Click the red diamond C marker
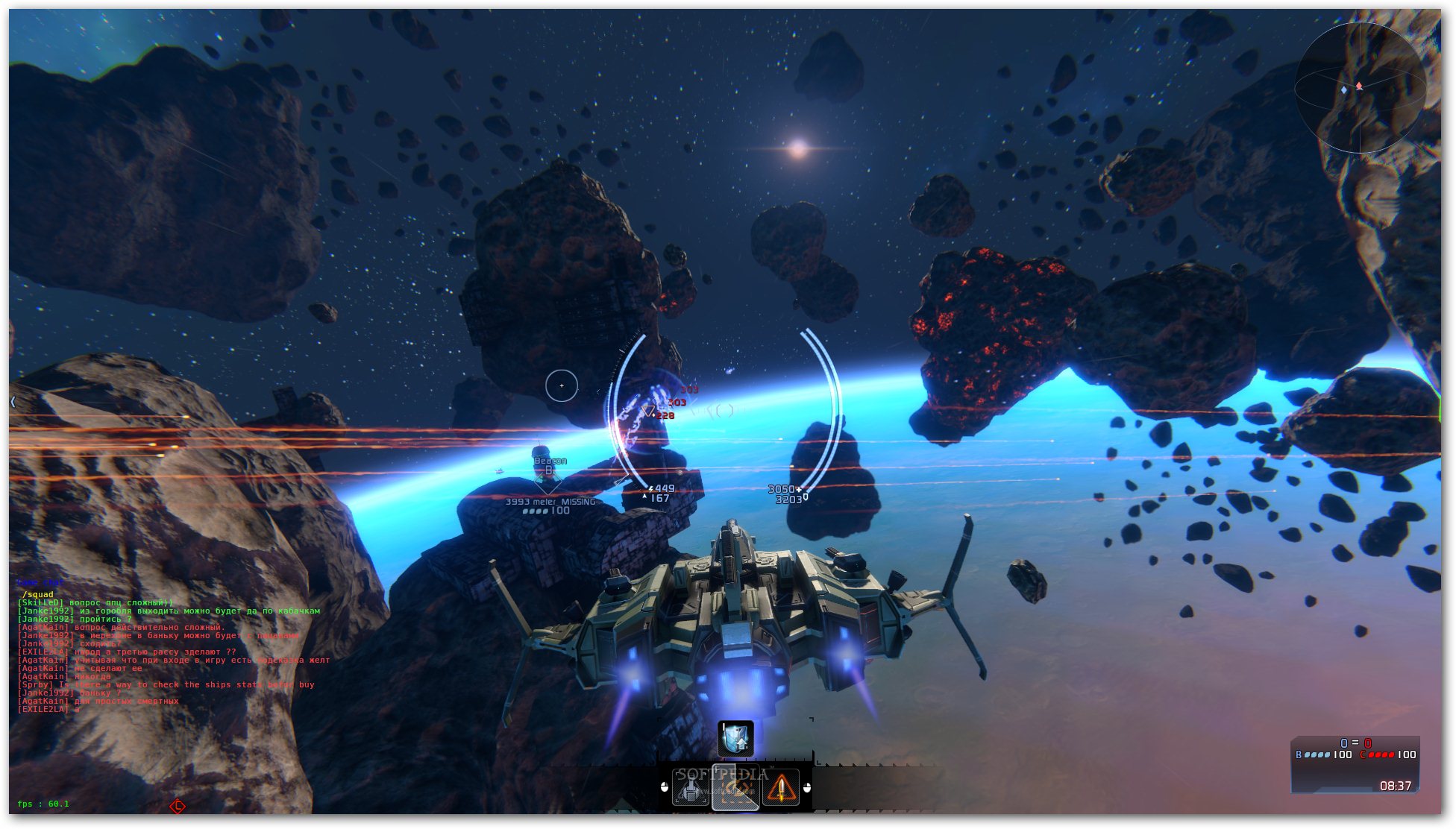1456x829 pixels. coord(178,806)
